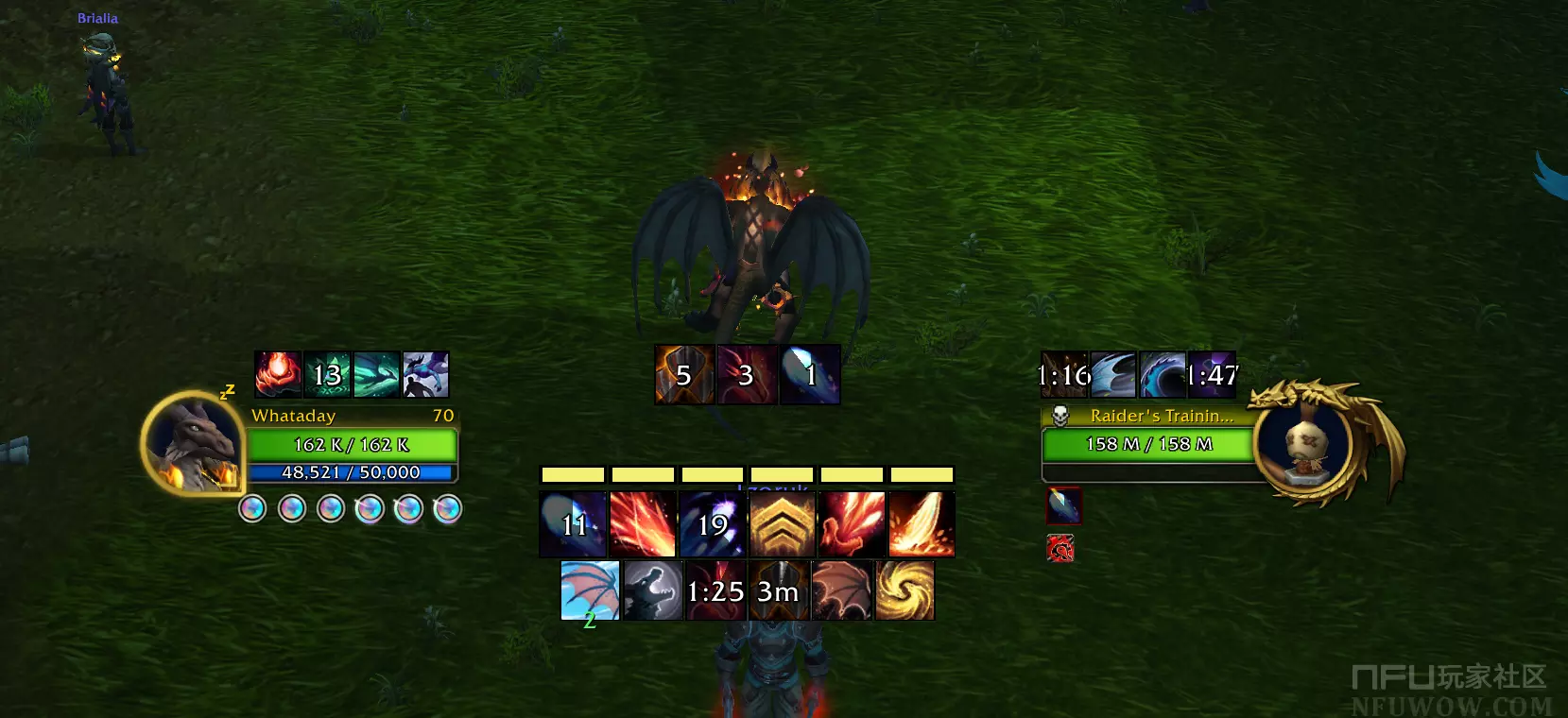This screenshot has height=718, width=1568.
Task: Click the dark red ability showing 1:25
Action: pyautogui.click(x=715, y=590)
